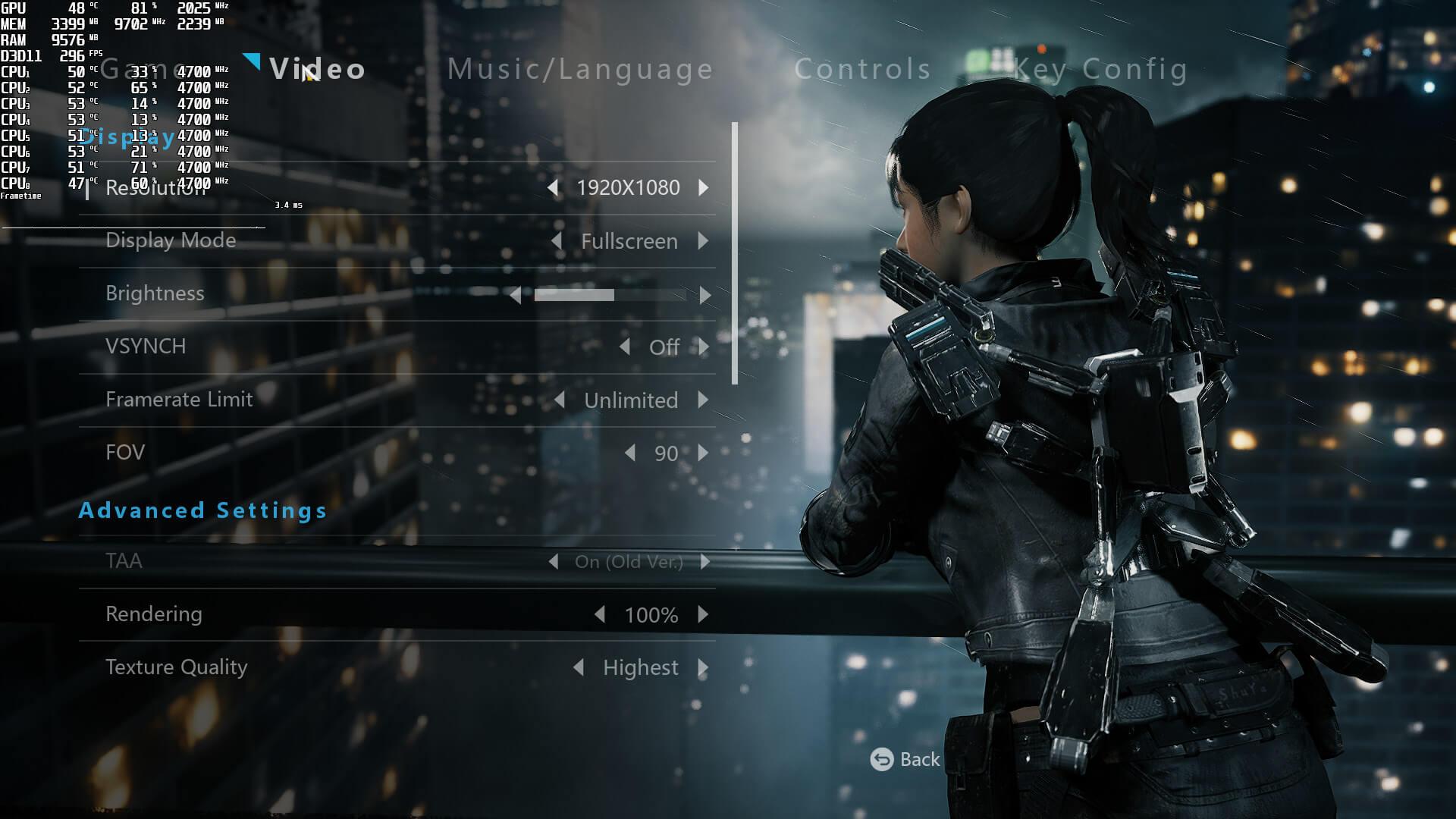This screenshot has width=1456, height=819.
Task: Set the Brightness slider bar
Action: pyautogui.click(x=610, y=295)
